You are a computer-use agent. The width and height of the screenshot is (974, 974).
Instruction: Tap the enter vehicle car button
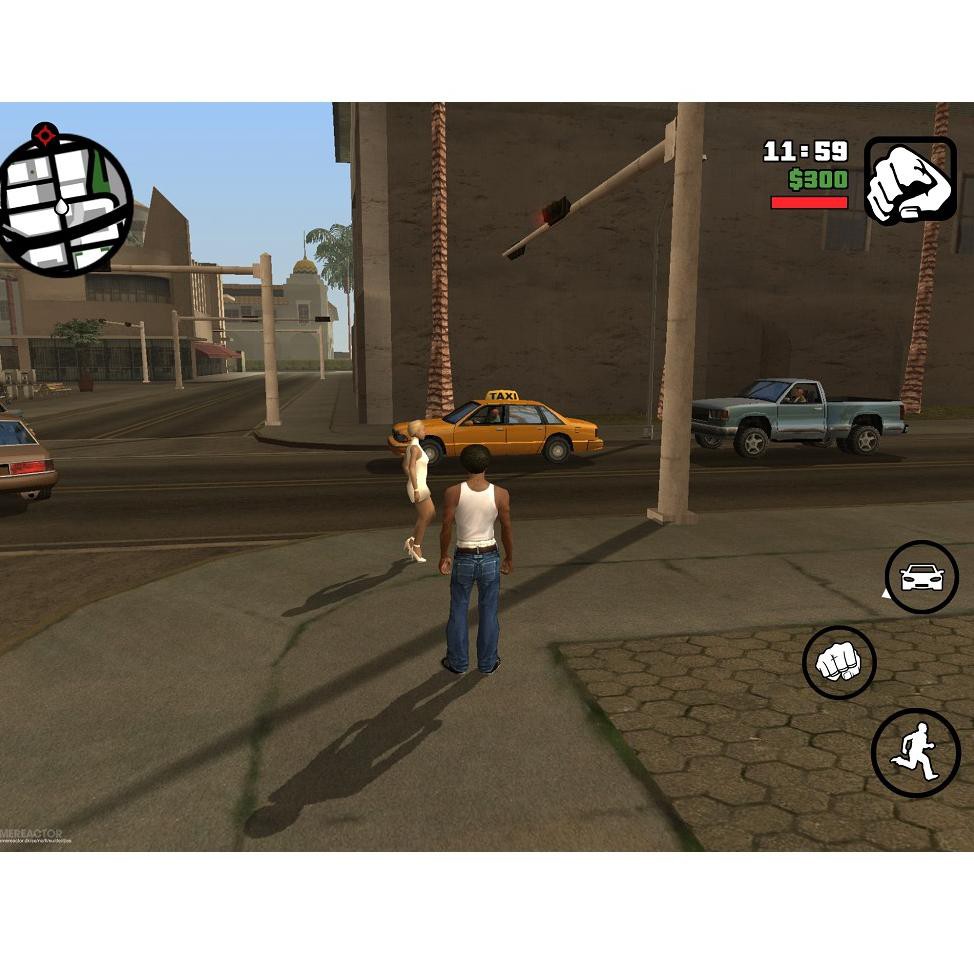pos(921,577)
